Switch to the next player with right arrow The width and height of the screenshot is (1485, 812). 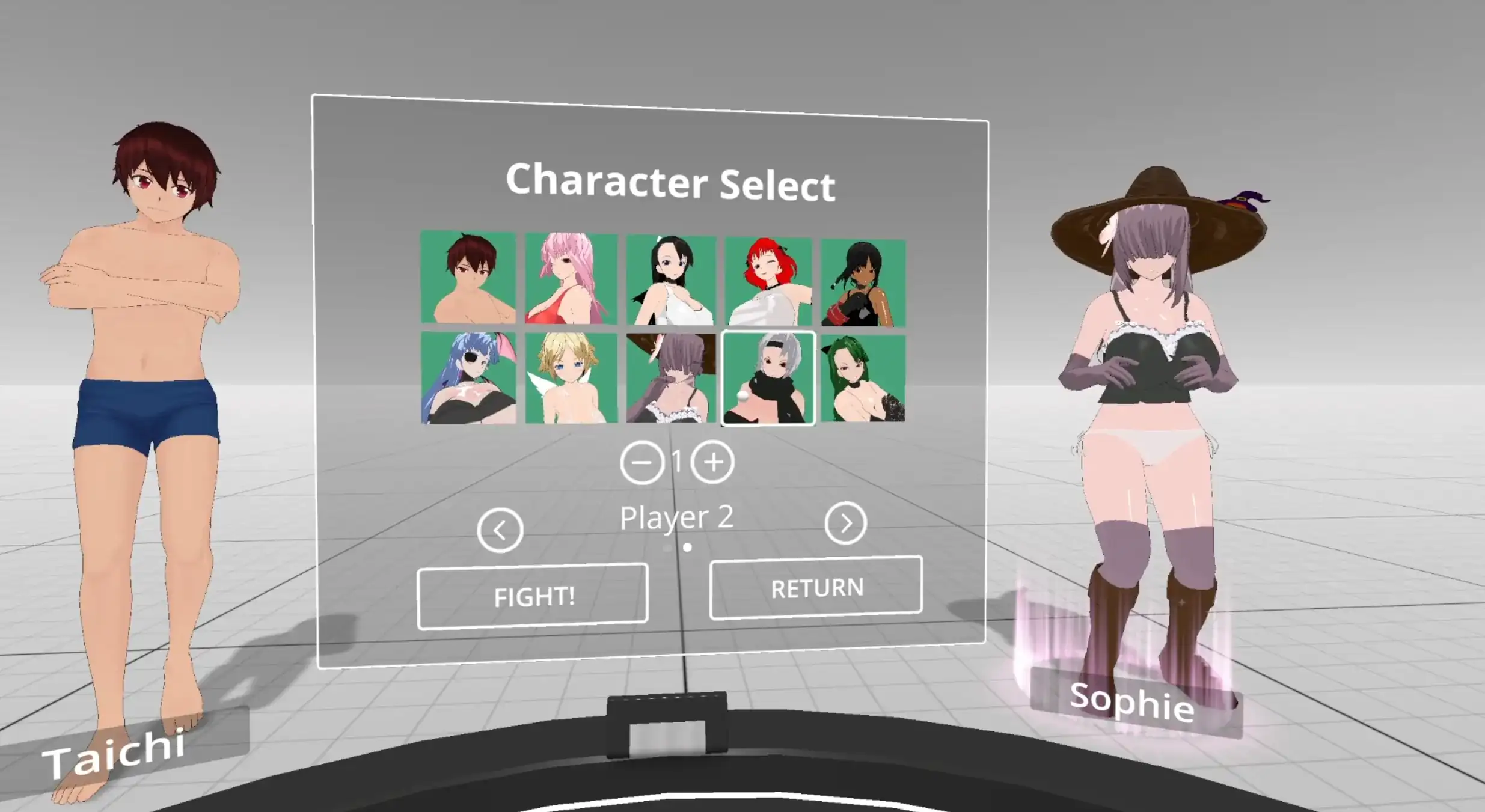(845, 524)
